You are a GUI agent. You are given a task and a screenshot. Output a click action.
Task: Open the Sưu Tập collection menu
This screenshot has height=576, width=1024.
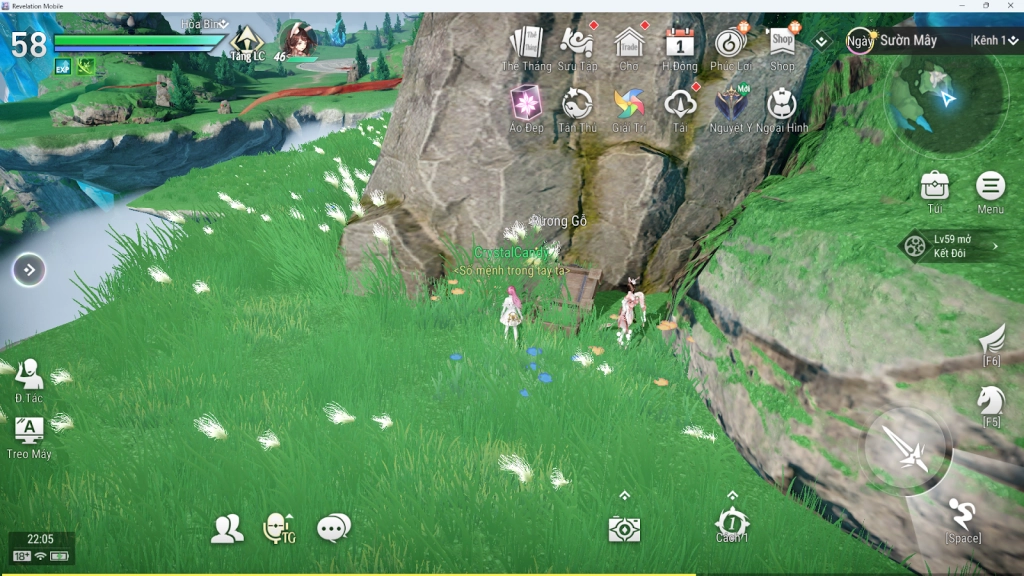(x=577, y=44)
